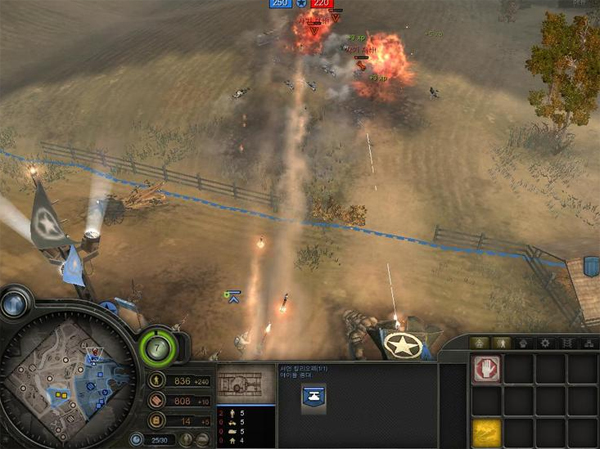This screenshot has width=600, height=449.
Task: Use the yellow command ability icon
Action: [x=486, y=433]
